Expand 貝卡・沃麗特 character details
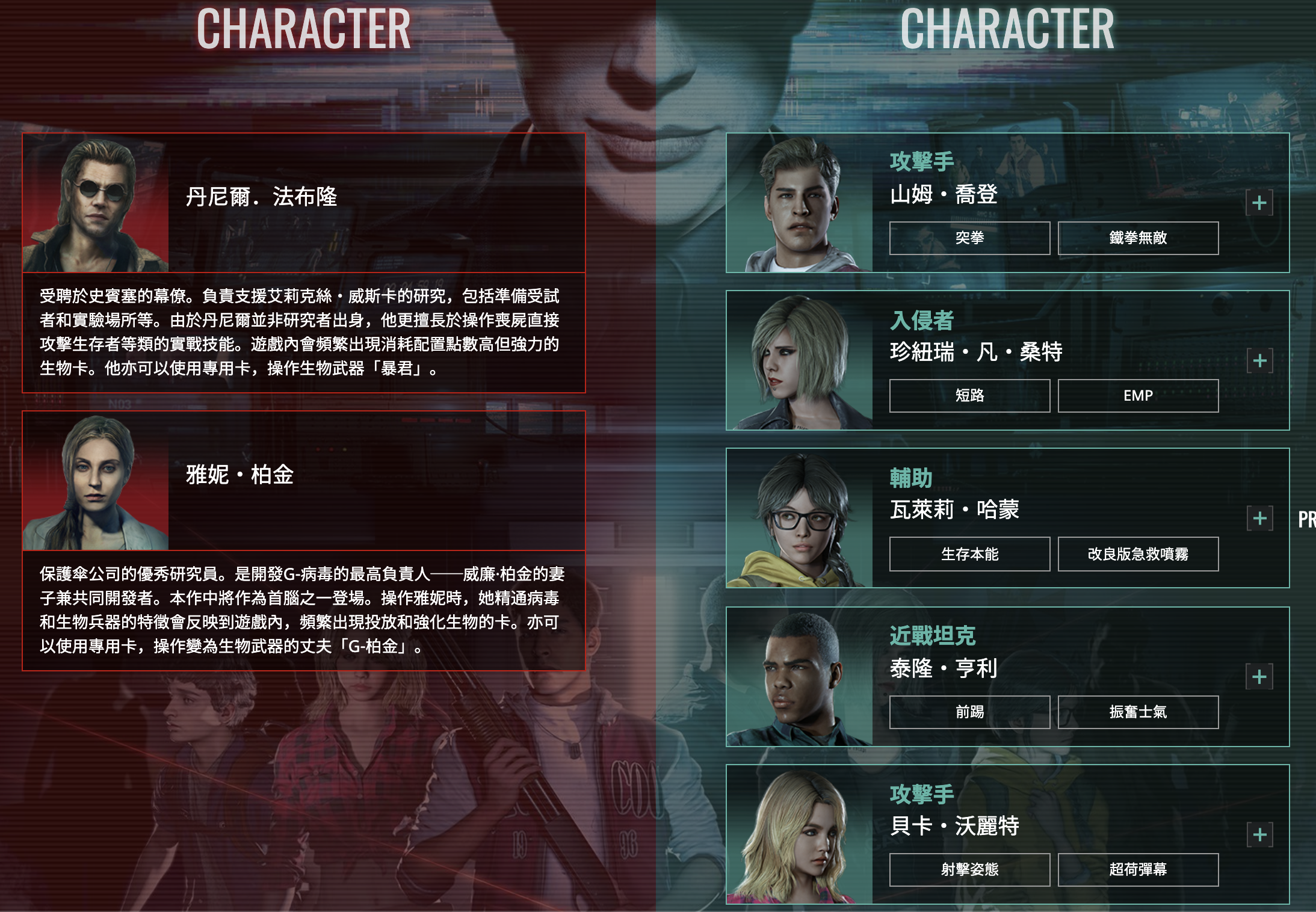The image size is (1316, 912). (x=1259, y=834)
